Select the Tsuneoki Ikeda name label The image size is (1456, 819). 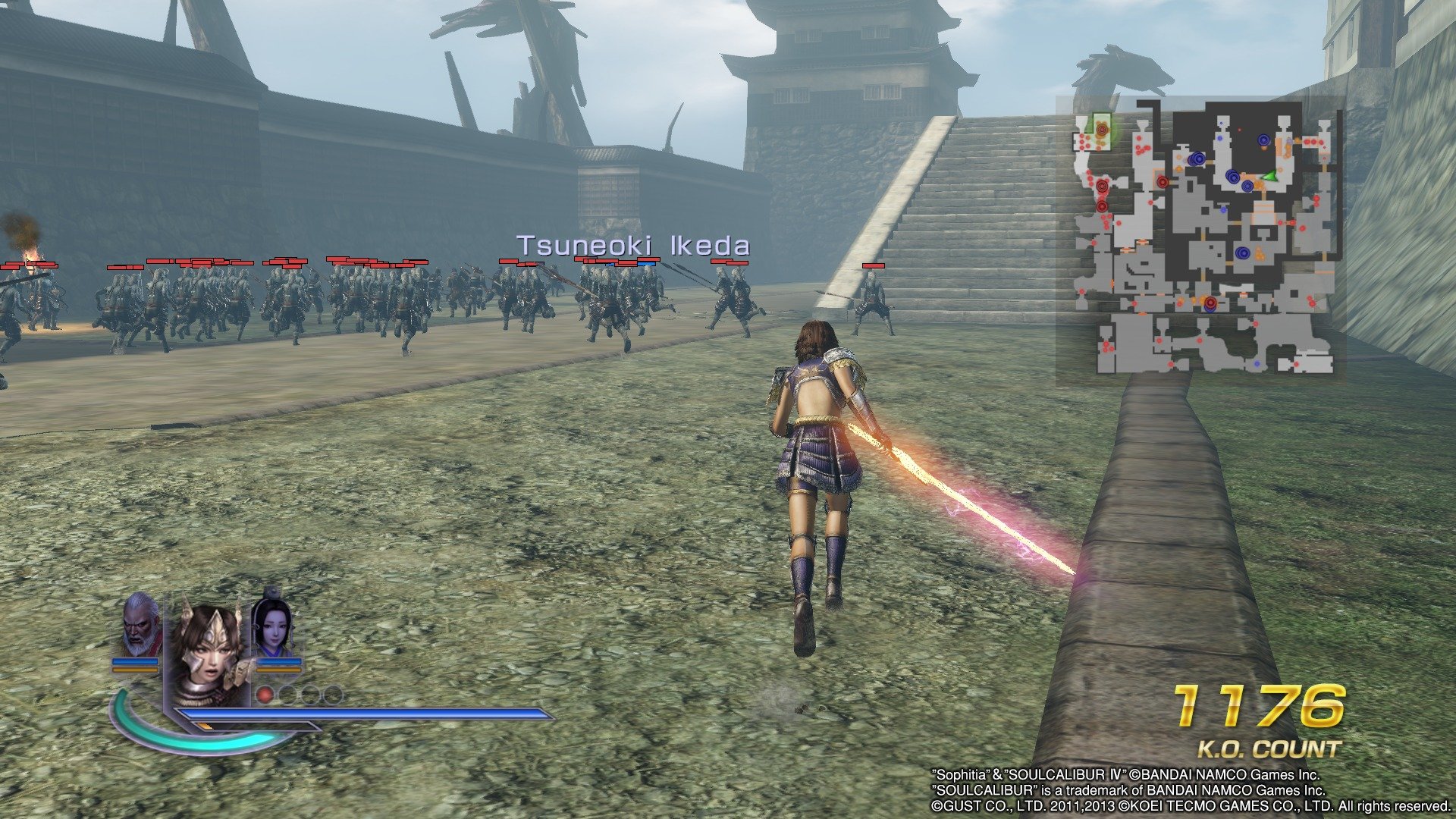[632, 246]
